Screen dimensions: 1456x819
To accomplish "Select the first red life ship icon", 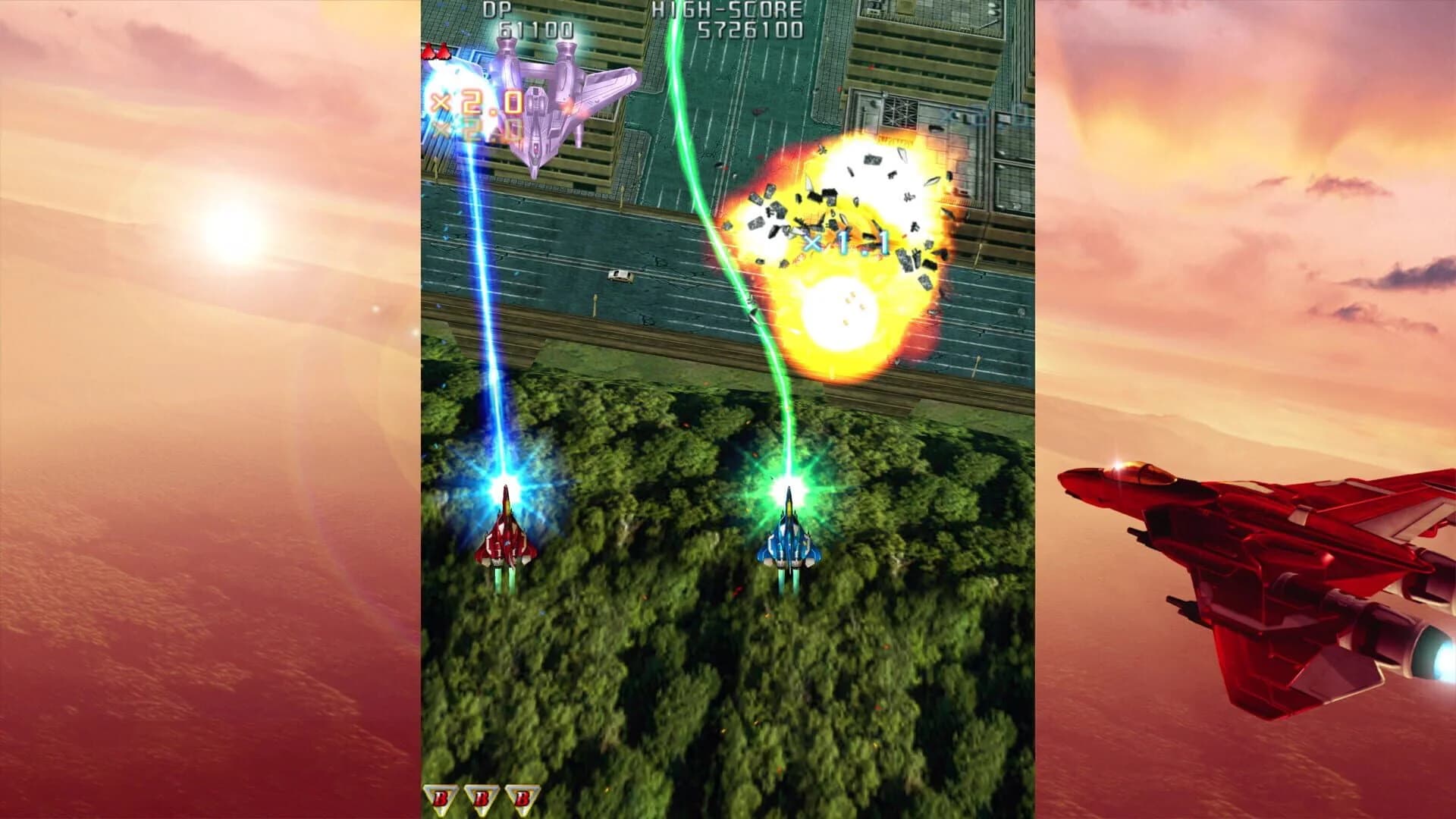I will coord(428,52).
